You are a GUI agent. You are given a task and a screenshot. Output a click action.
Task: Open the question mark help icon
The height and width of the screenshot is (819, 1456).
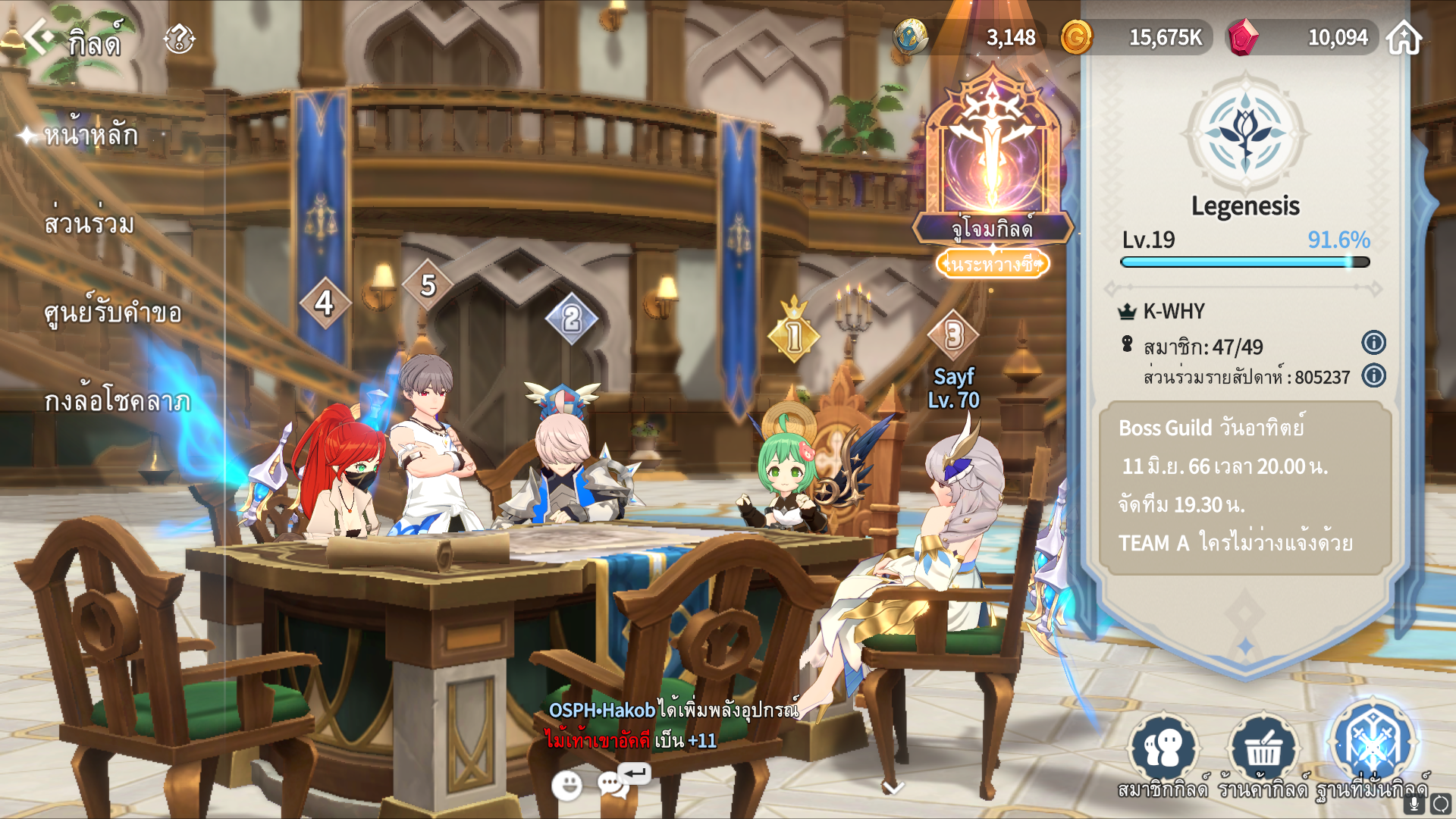click(180, 39)
